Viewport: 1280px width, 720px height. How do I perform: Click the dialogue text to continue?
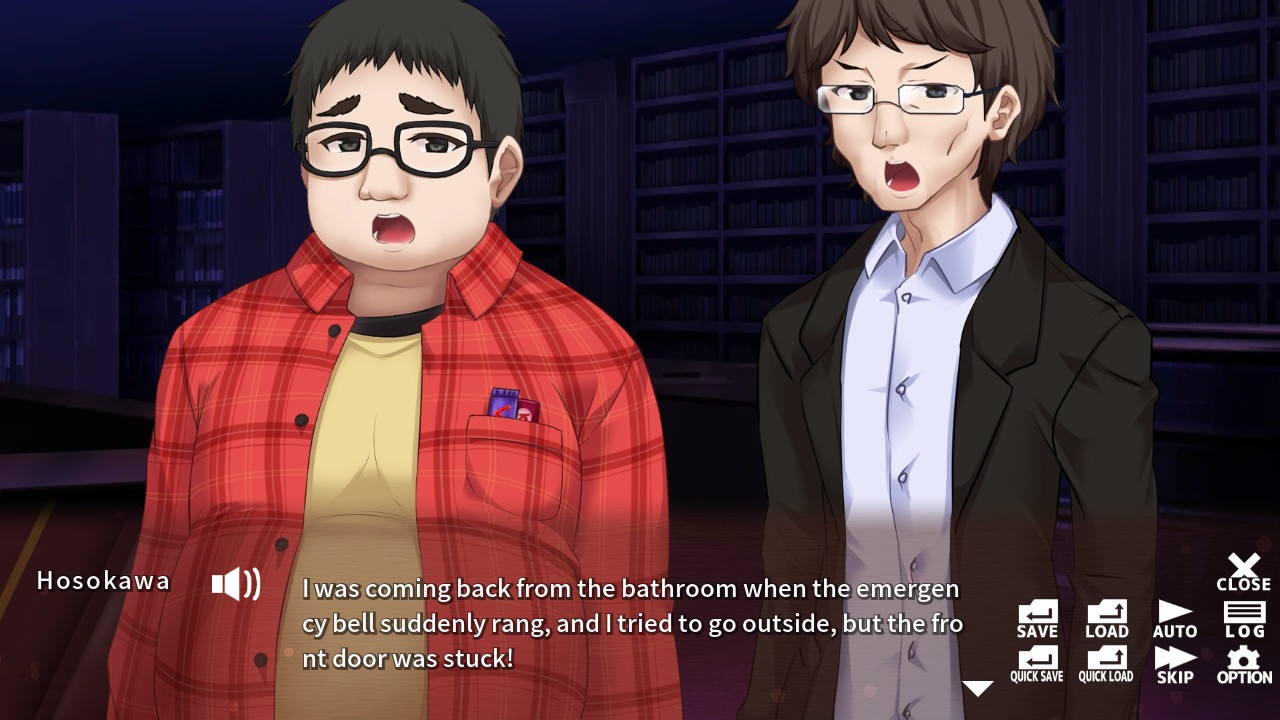point(620,622)
